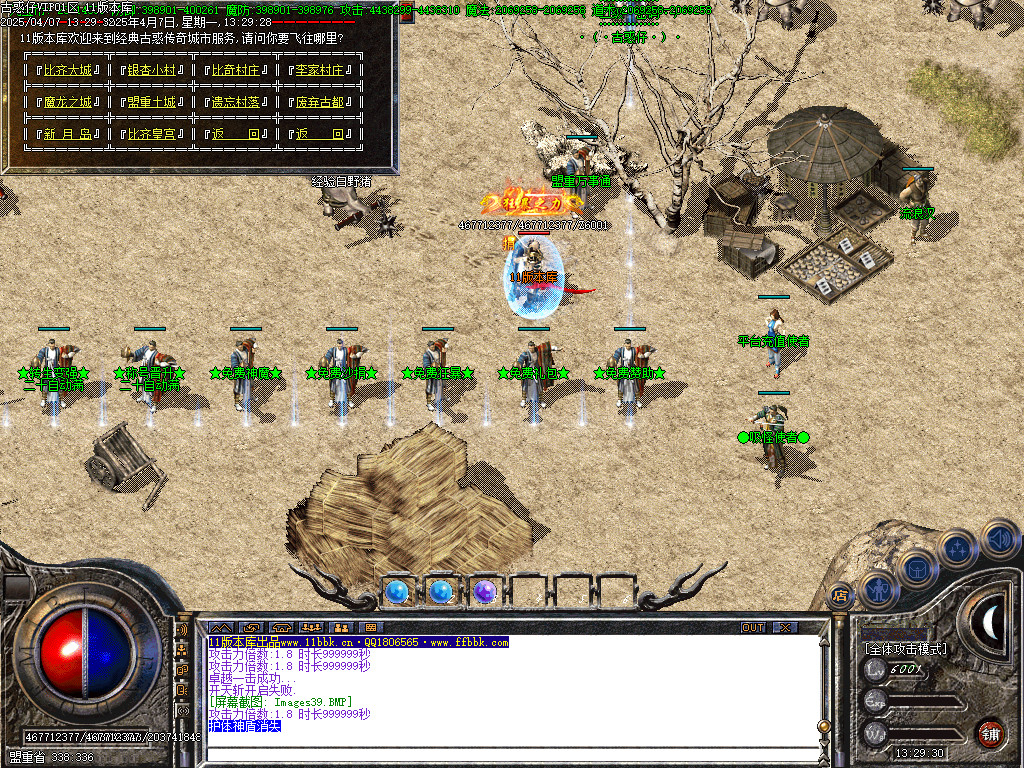Open the skills panel with sparkle icon
This screenshot has width=1024, height=768.
click(958, 549)
